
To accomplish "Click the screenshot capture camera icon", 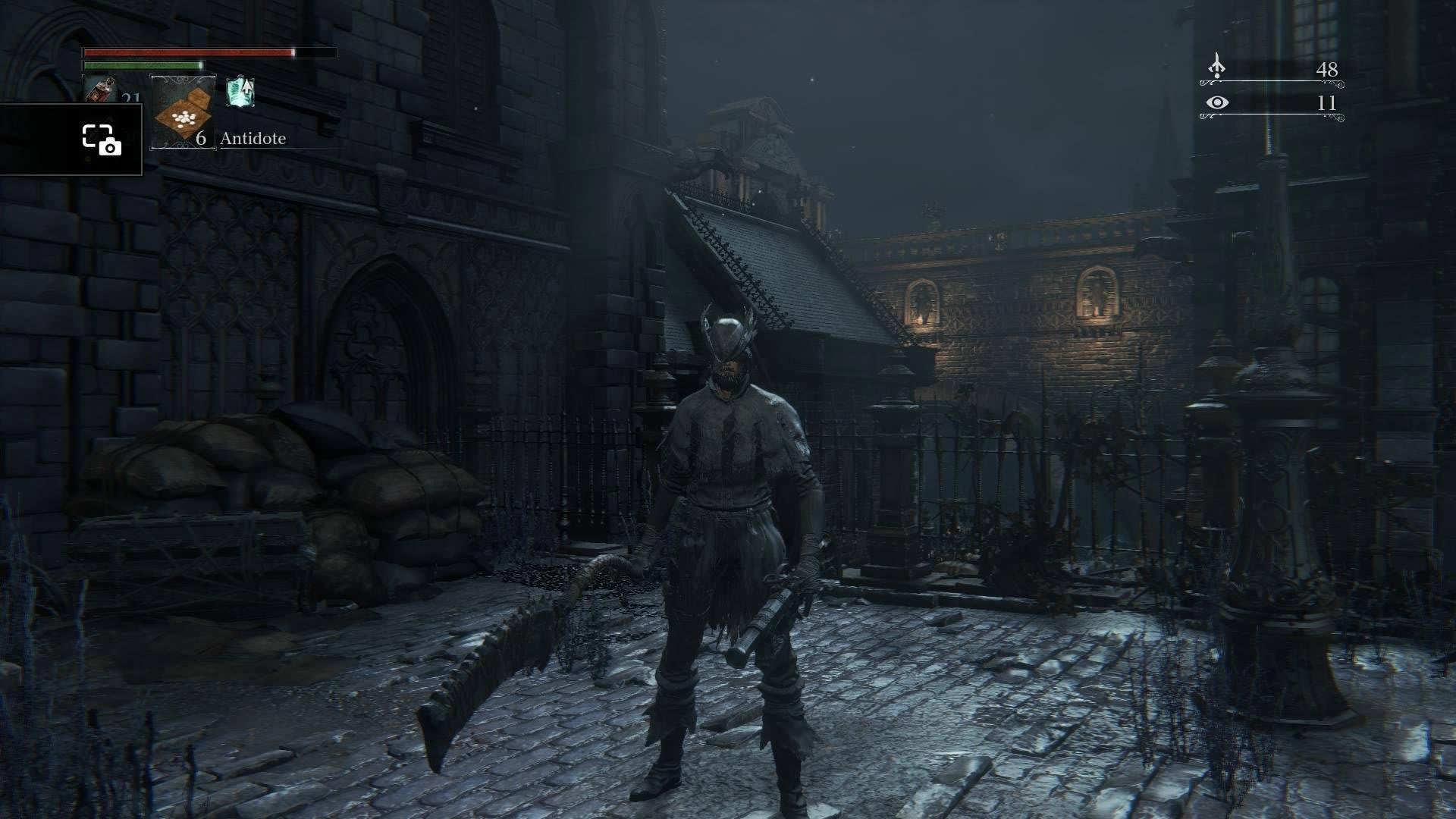I will (x=101, y=140).
